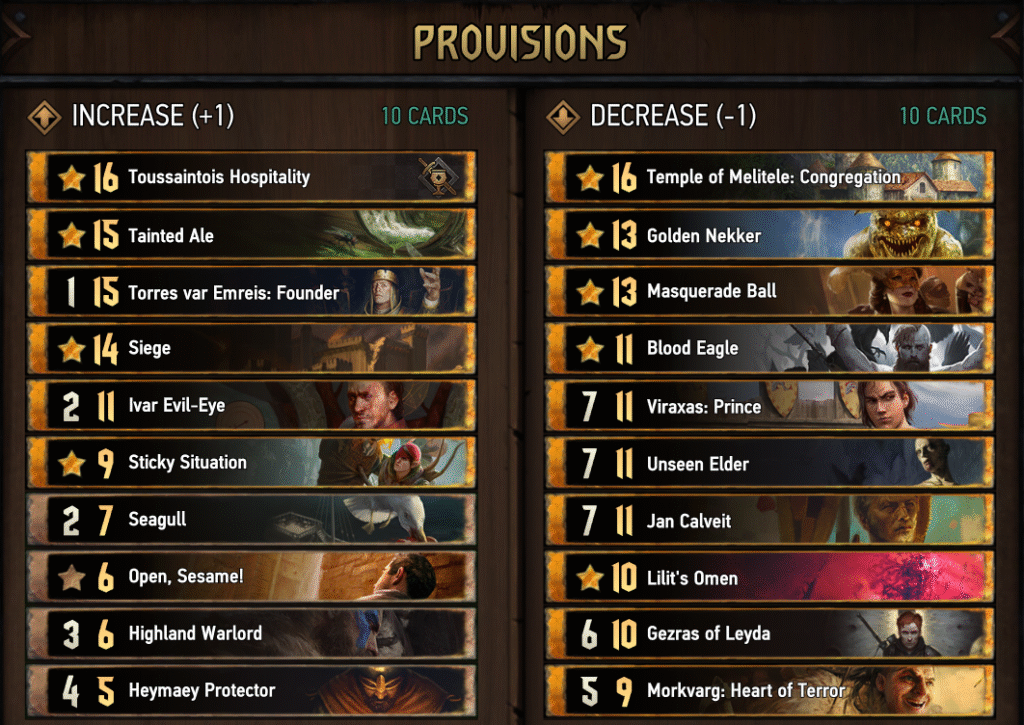
Task: Choose the Tainted Ale card row
Action: point(250,236)
